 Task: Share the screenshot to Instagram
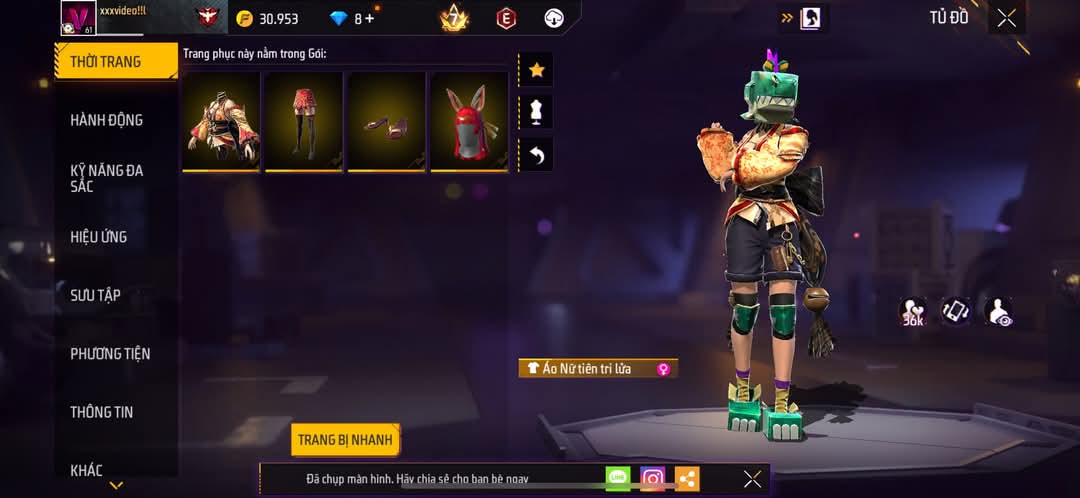(652, 479)
